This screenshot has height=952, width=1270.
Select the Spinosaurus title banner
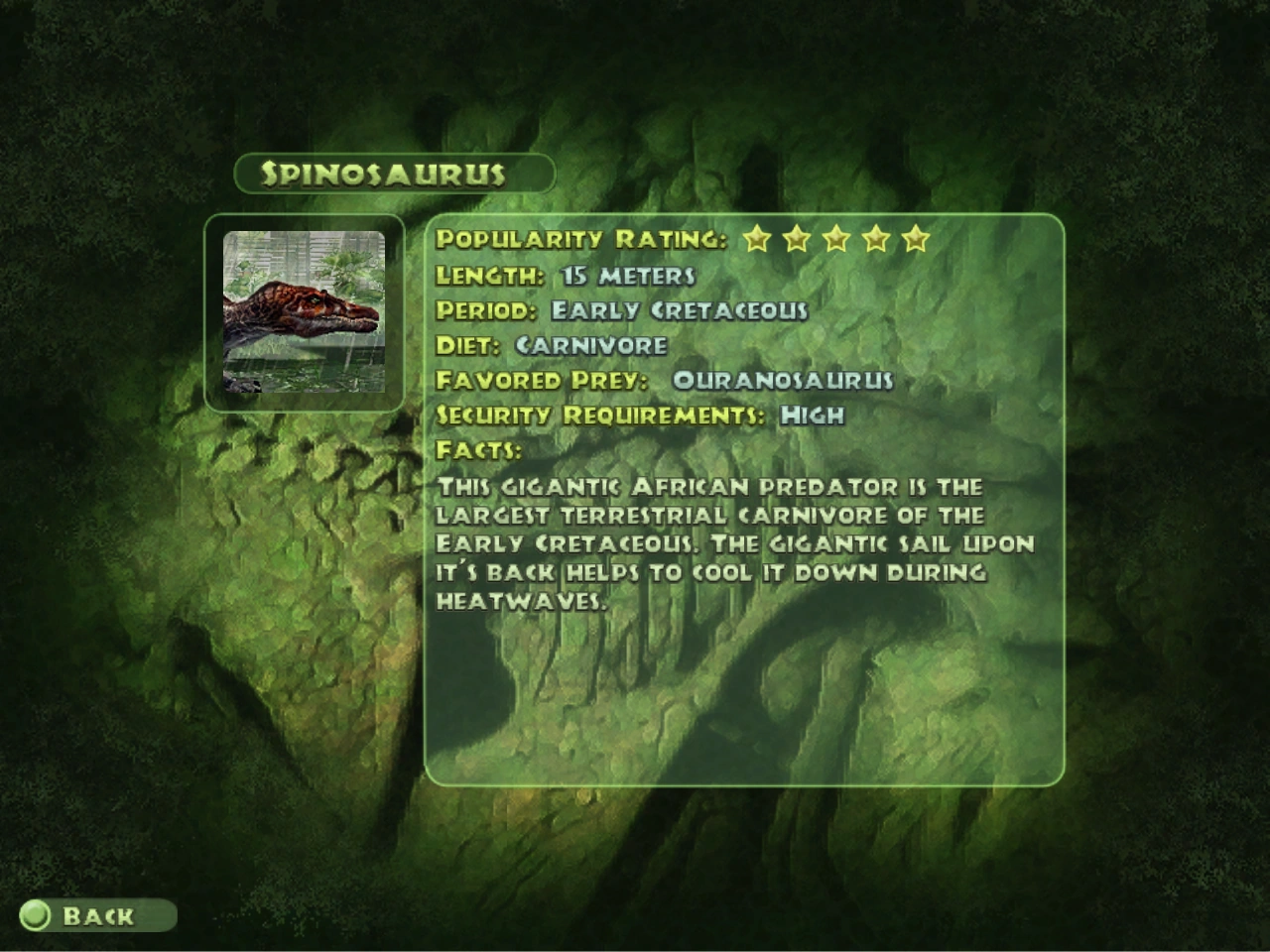coord(392,173)
